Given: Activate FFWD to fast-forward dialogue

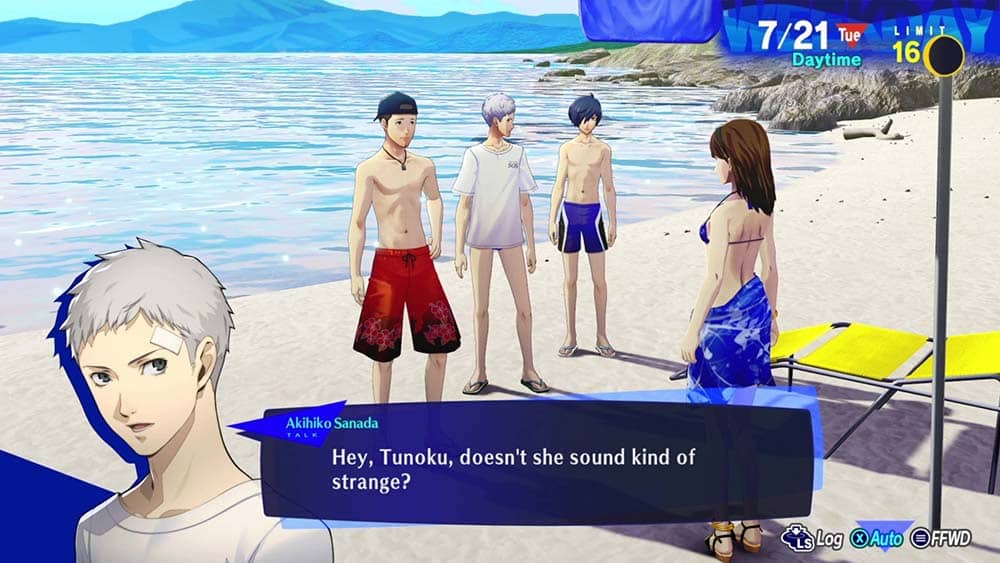Looking at the screenshot, I should point(941,538).
